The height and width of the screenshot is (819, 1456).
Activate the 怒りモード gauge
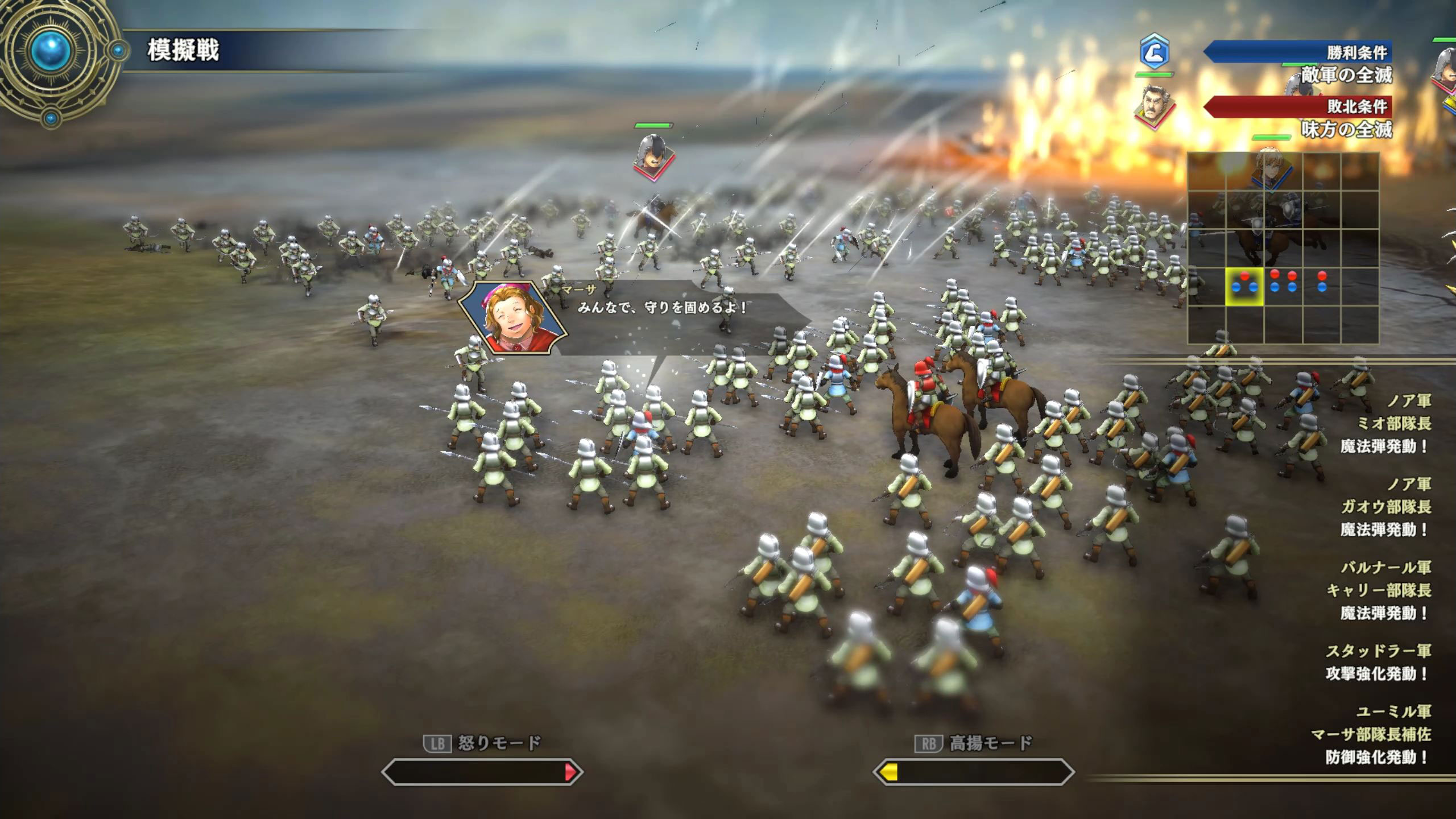[x=482, y=772]
